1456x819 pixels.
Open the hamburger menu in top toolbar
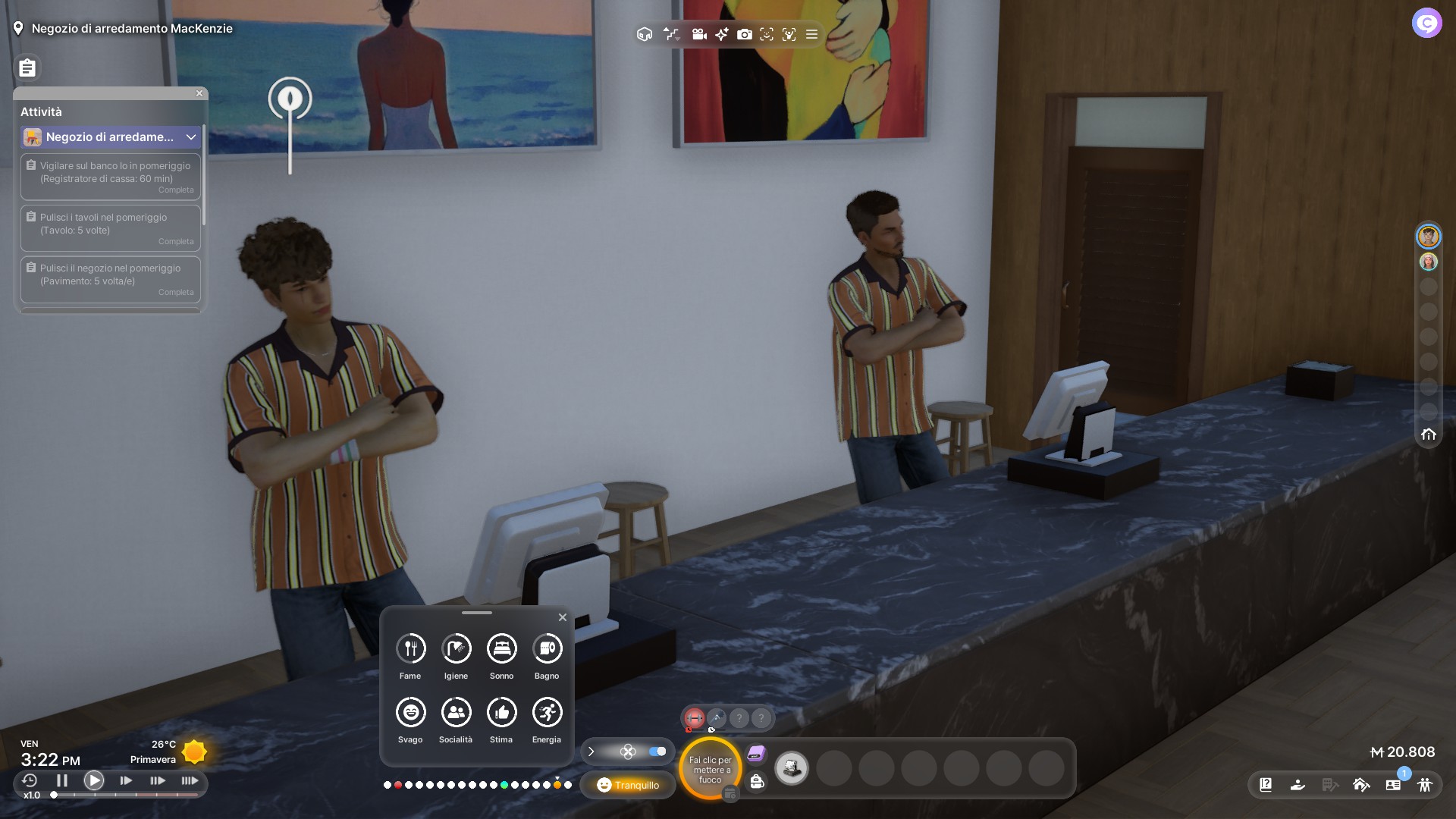[811, 34]
